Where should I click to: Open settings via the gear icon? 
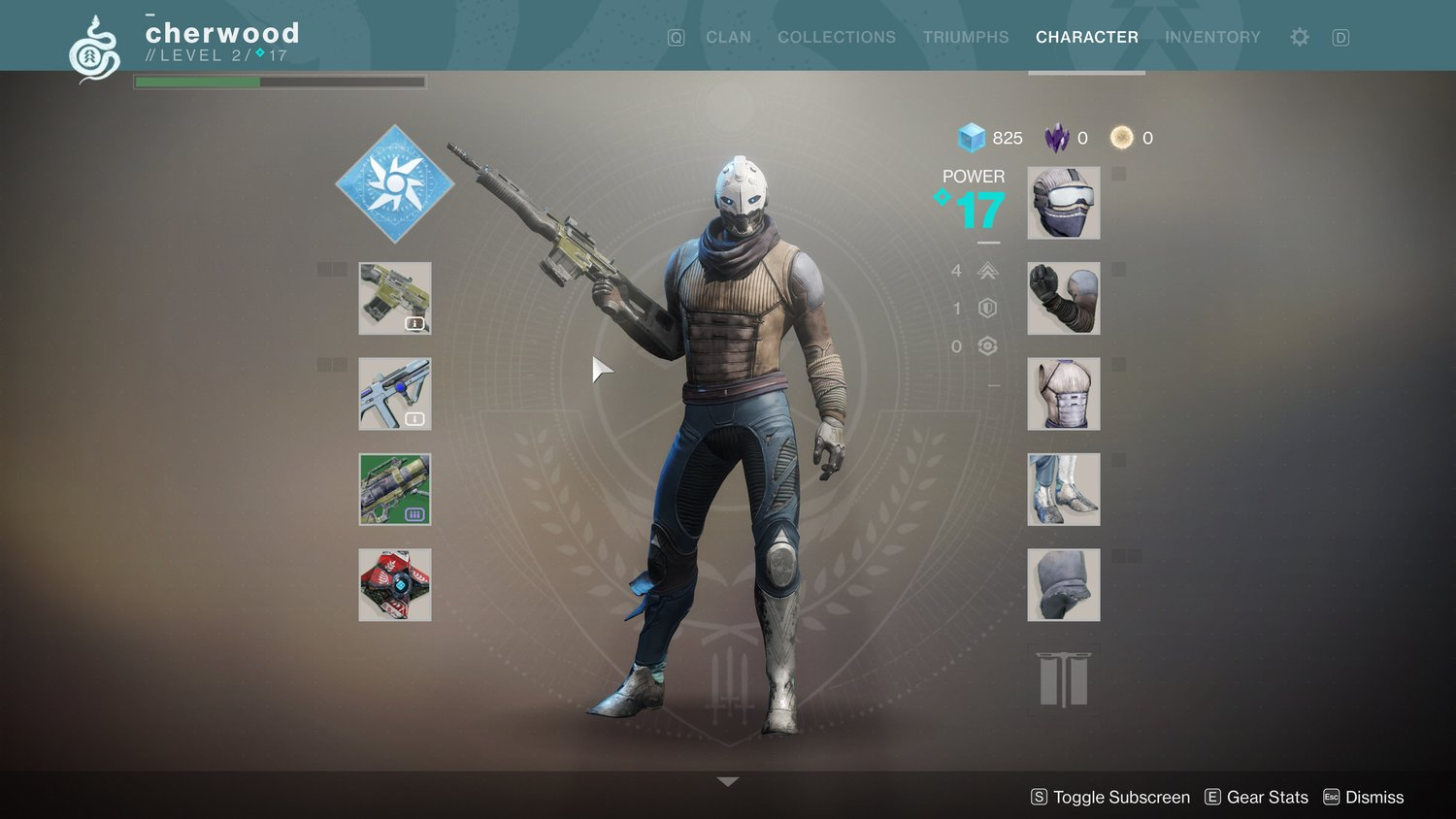(x=1300, y=37)
